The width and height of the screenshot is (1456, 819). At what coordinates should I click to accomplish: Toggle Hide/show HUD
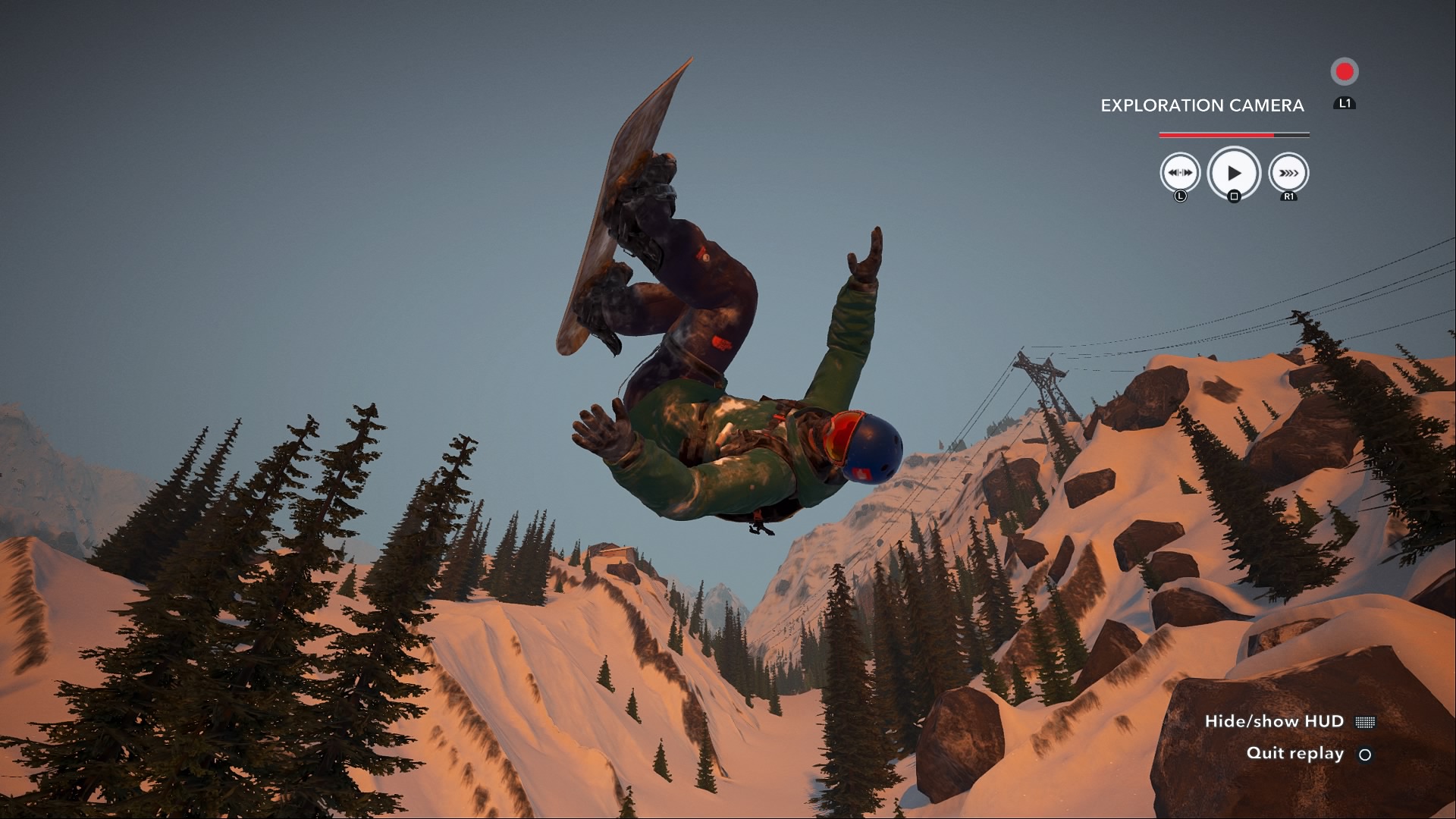tap(1289, 721)
